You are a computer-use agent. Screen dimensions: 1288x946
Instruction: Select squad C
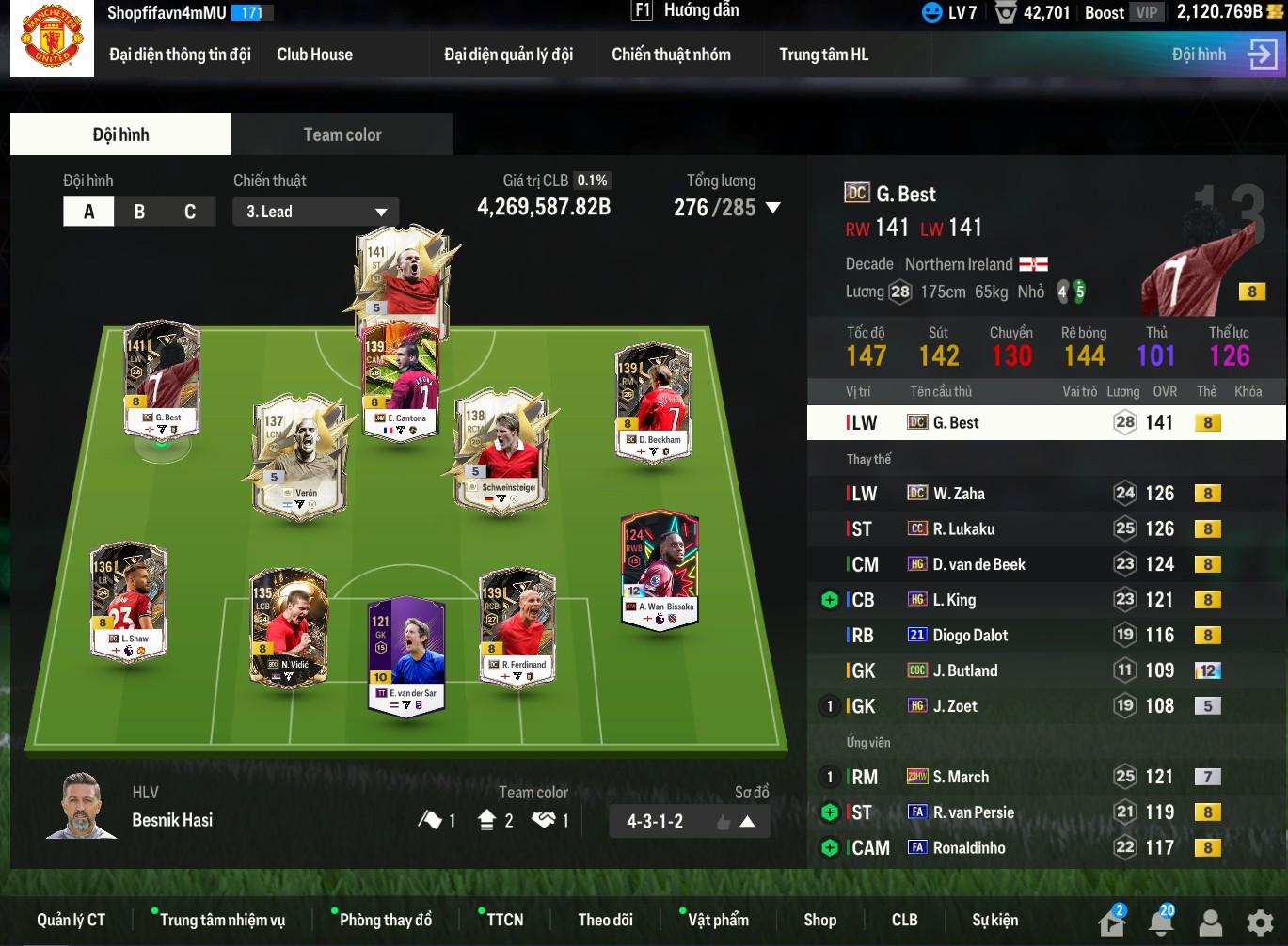click(190, 212)
